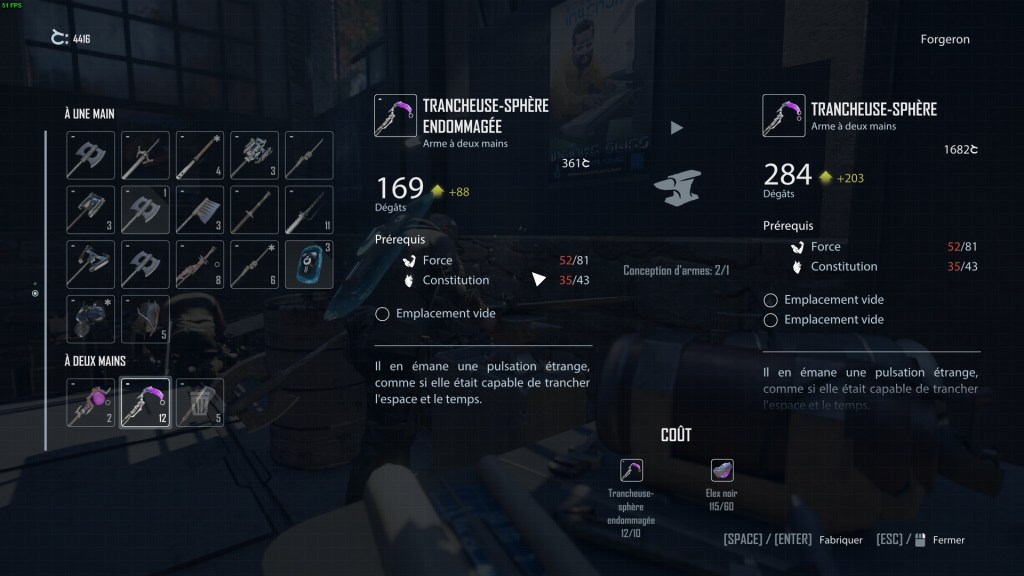The height and width of the screenshot is (576, 1024).
Task: Select the trash can two-handed weapon
Action: [200, 401]
